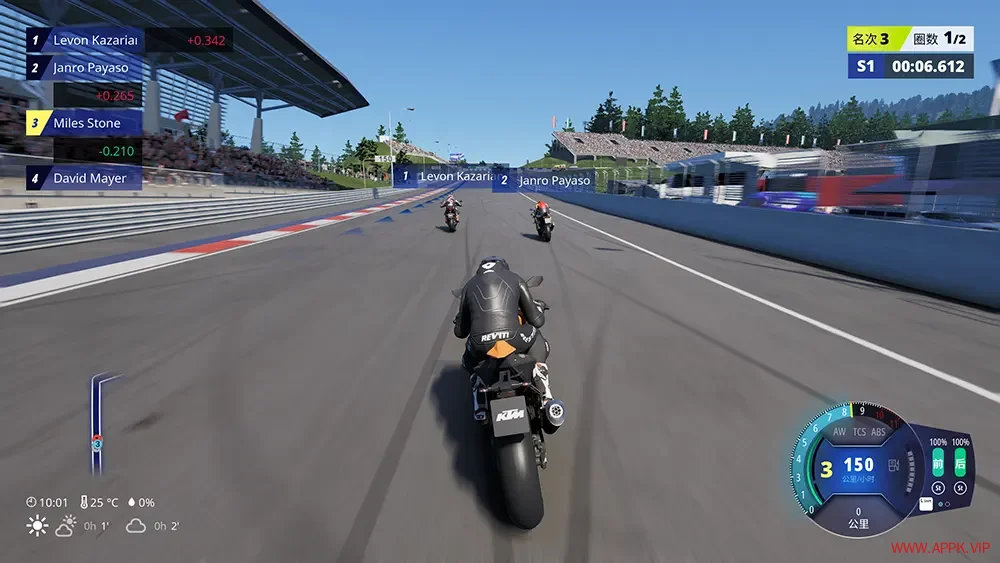Toggle the AW indicator on the dashboard
The height and width of the screenshot is (563, 1000).
tap(839, 433)
